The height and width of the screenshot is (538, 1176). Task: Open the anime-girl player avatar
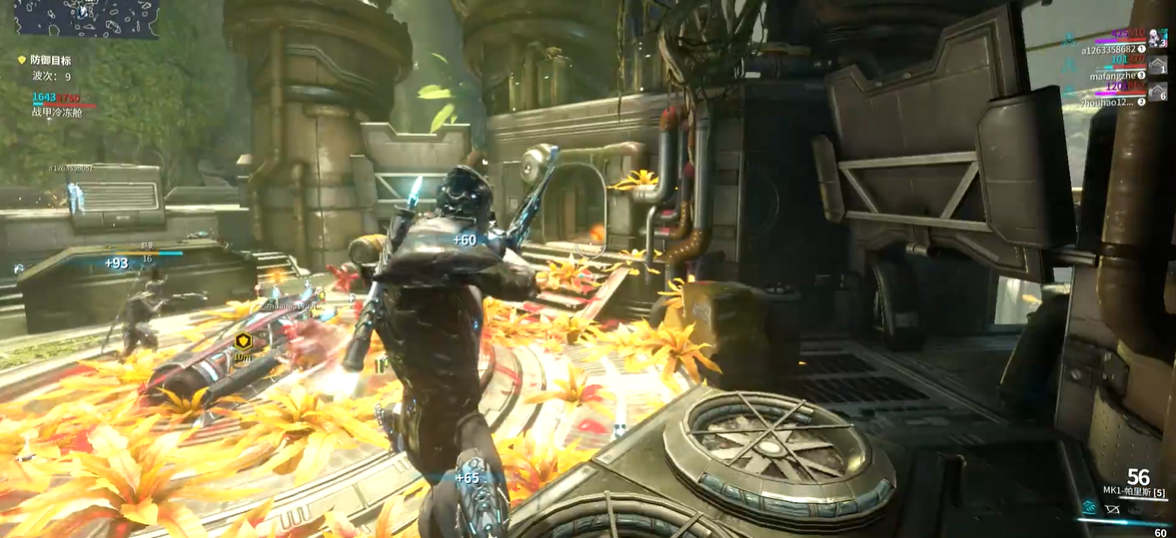pos(1157,38)
